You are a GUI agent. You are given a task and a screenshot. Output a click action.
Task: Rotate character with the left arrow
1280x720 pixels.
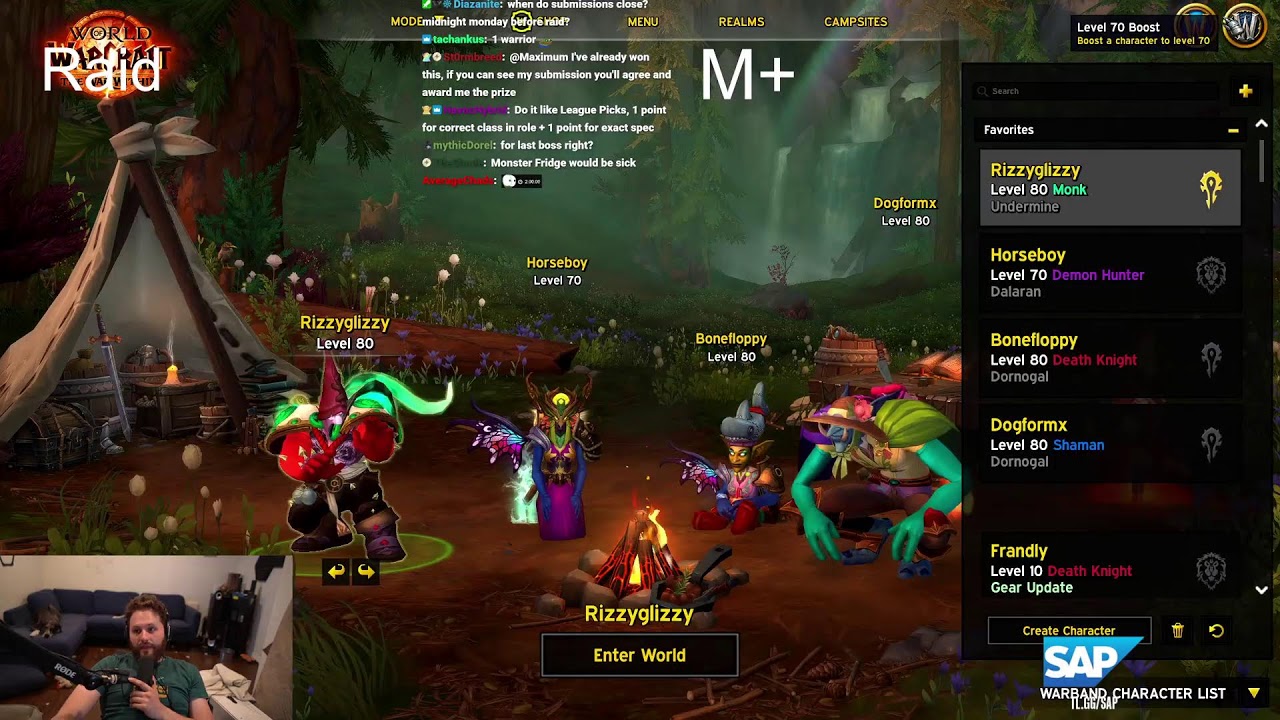click(336, 571)
